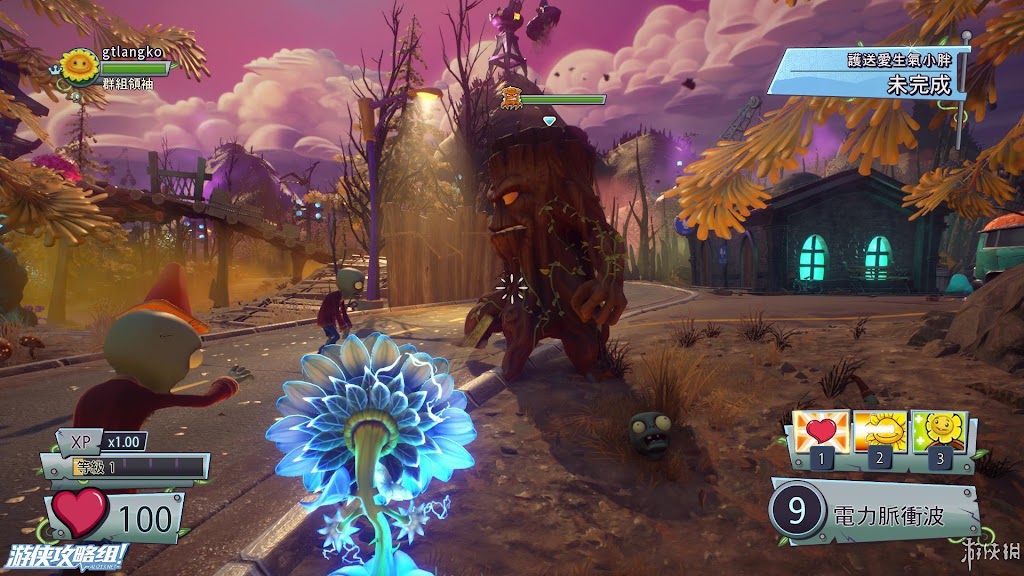Activate the heart Heal Beam ability
The height and width of the screenshot is (576, 1024).
[x=820, y=432]
